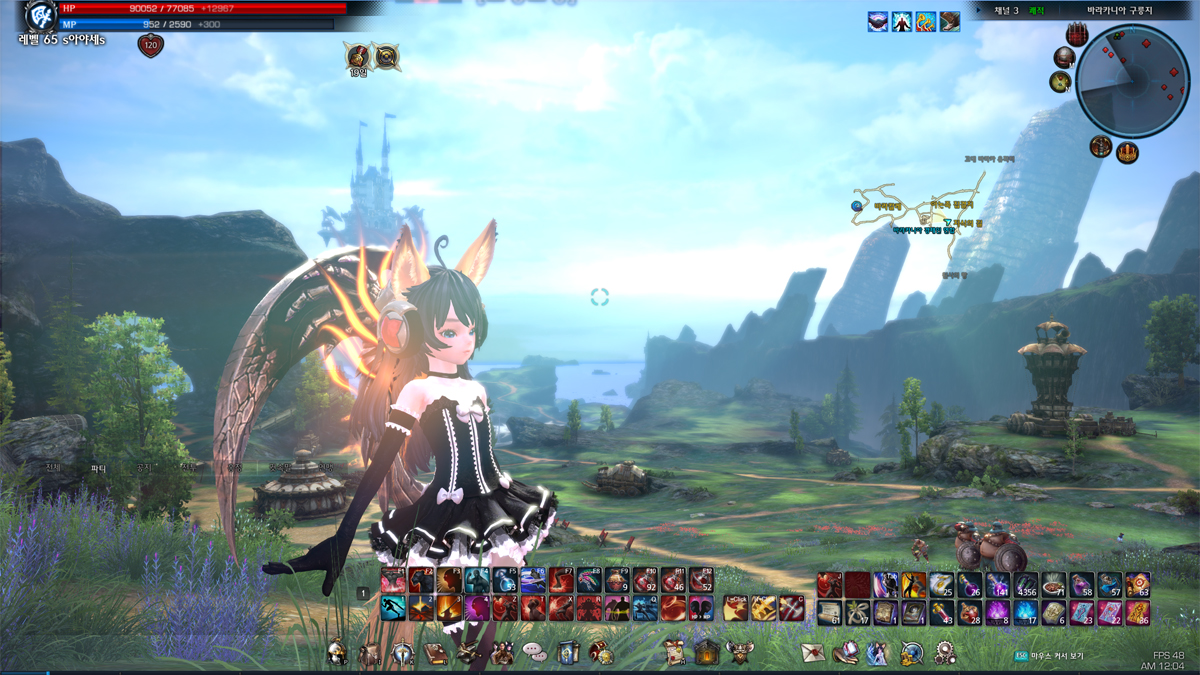Open the sealed envelope mail icon

pos(813,653)
